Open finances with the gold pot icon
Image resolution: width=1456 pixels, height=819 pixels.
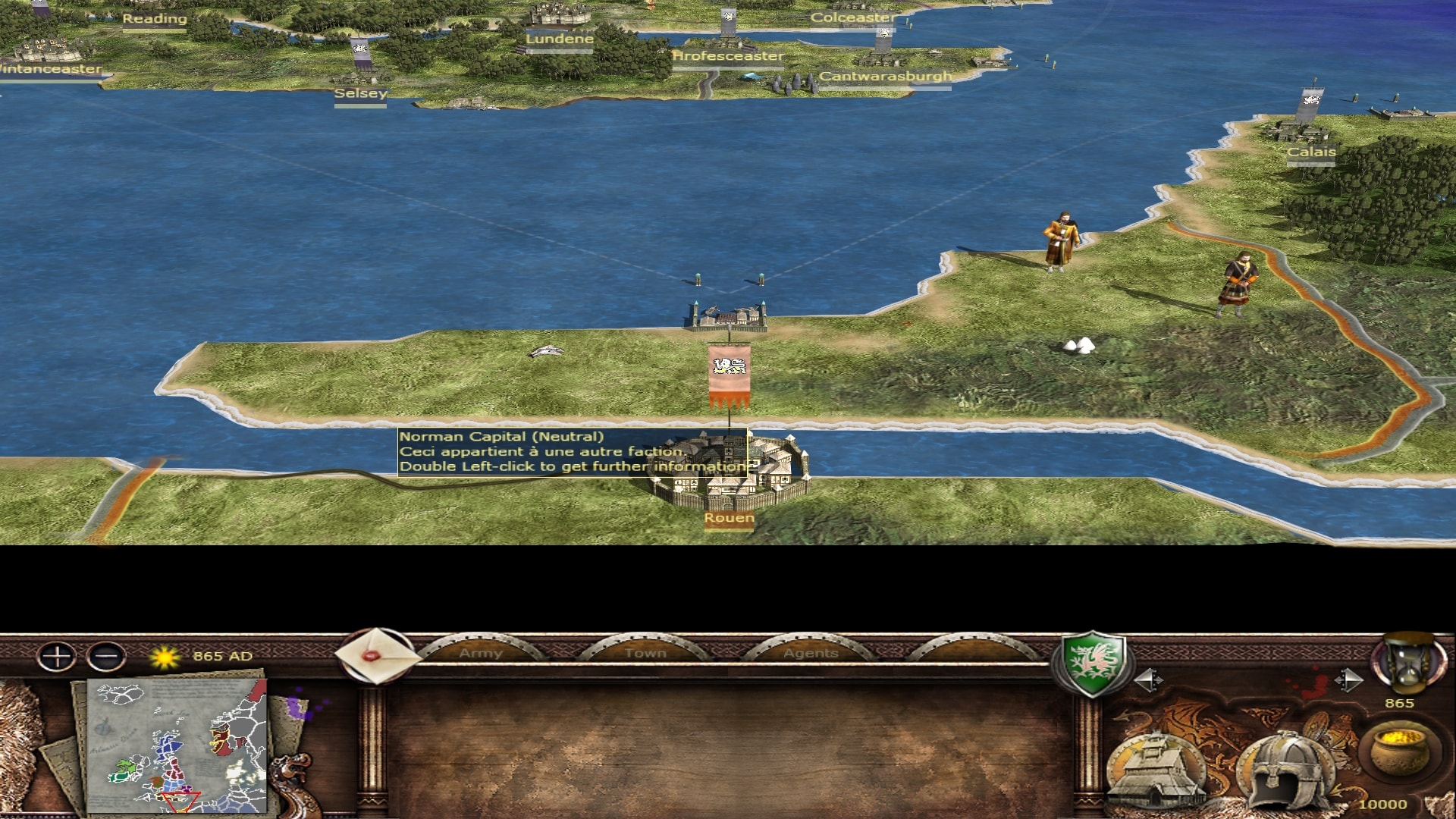[1398, 751]
